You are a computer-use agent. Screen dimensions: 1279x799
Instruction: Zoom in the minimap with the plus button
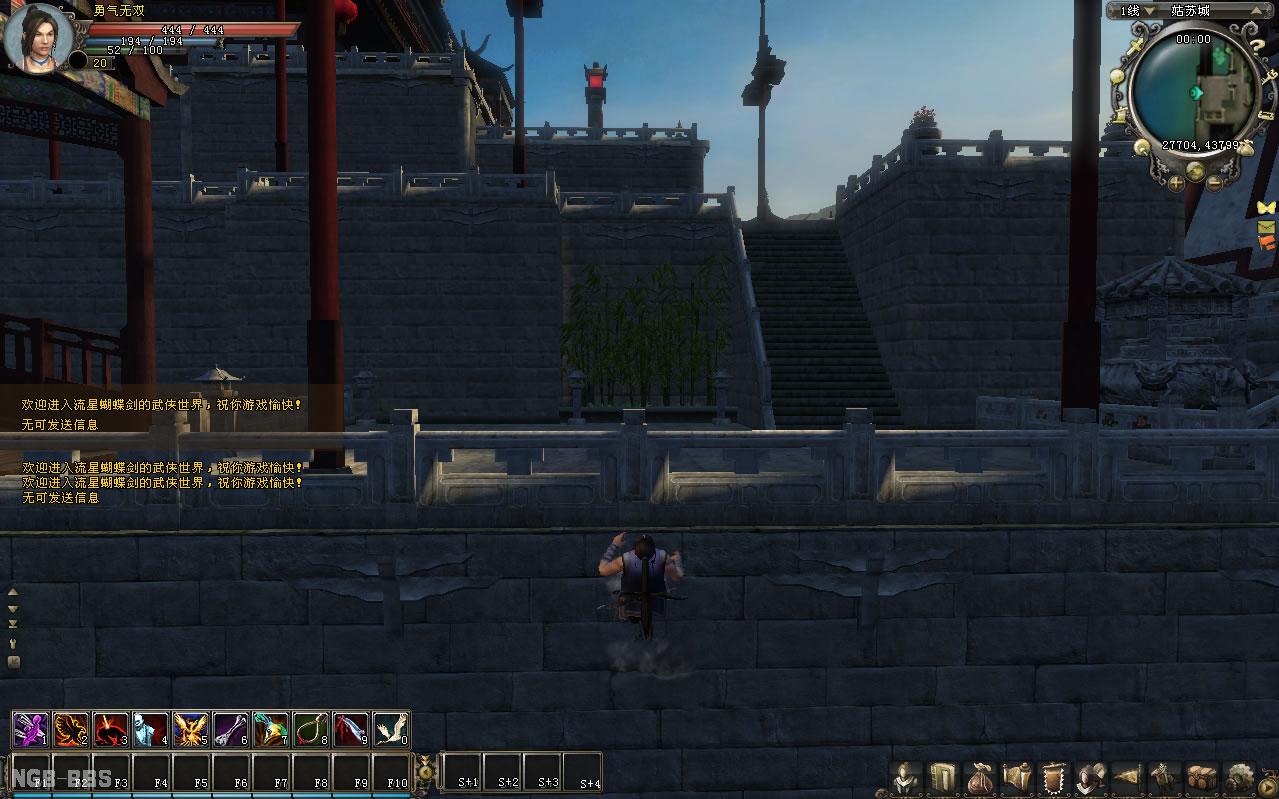click(x=1176, y=183)
